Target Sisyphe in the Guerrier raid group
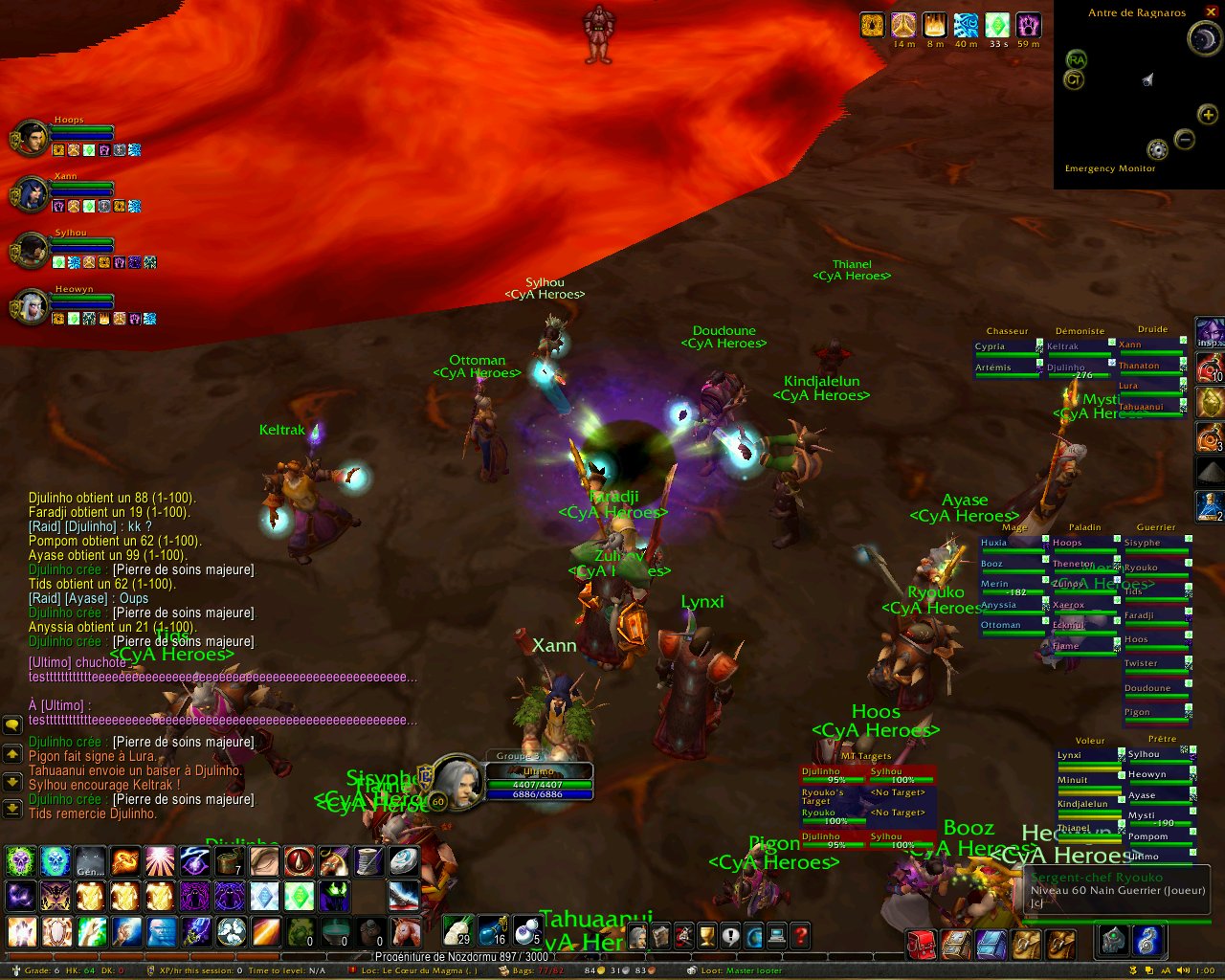The height and width of the screenshot is (980, 1225). click(1154, 543)
